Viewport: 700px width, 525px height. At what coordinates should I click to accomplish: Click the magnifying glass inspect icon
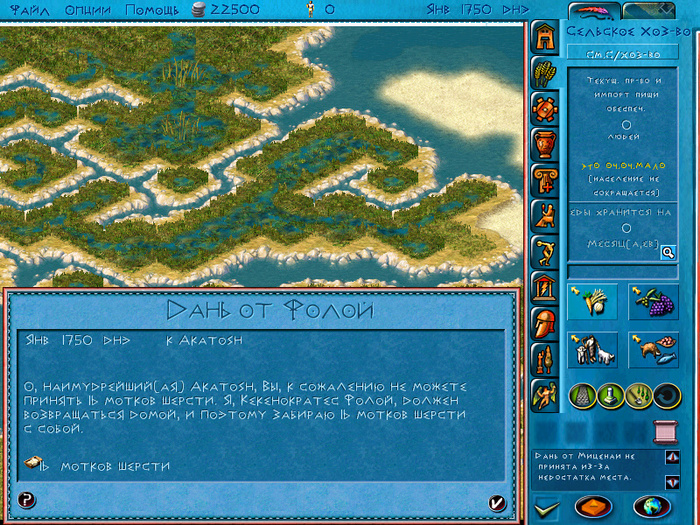[667, 253]
